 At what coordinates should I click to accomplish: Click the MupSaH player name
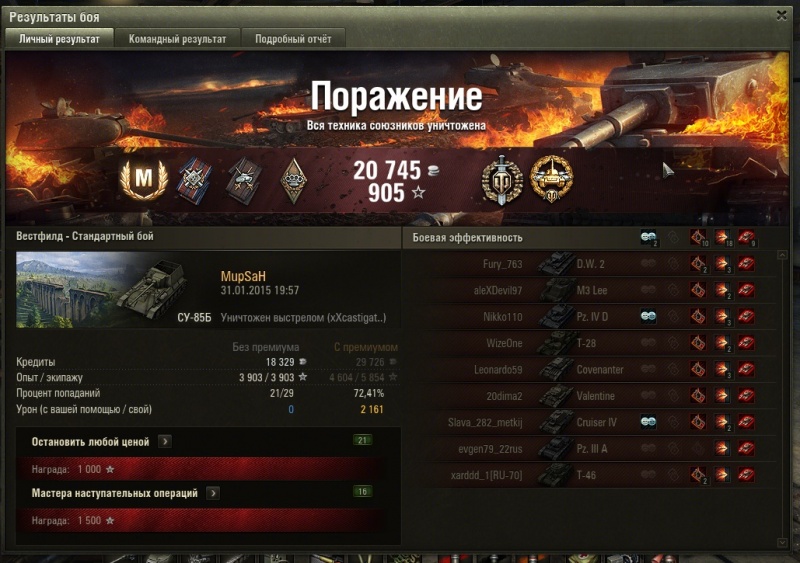tap(242, 275)
